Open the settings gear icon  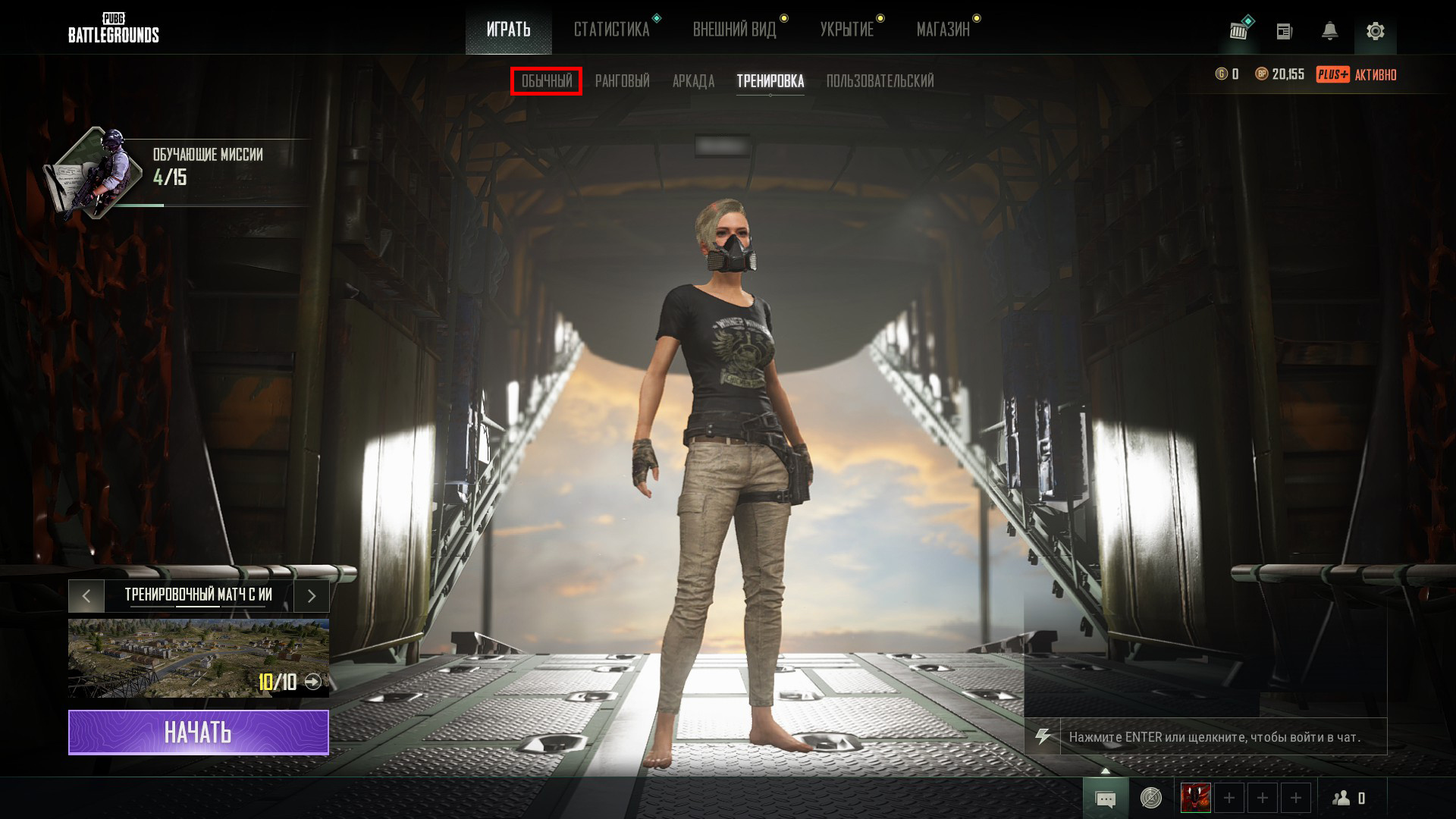(x=1376, y=31)
